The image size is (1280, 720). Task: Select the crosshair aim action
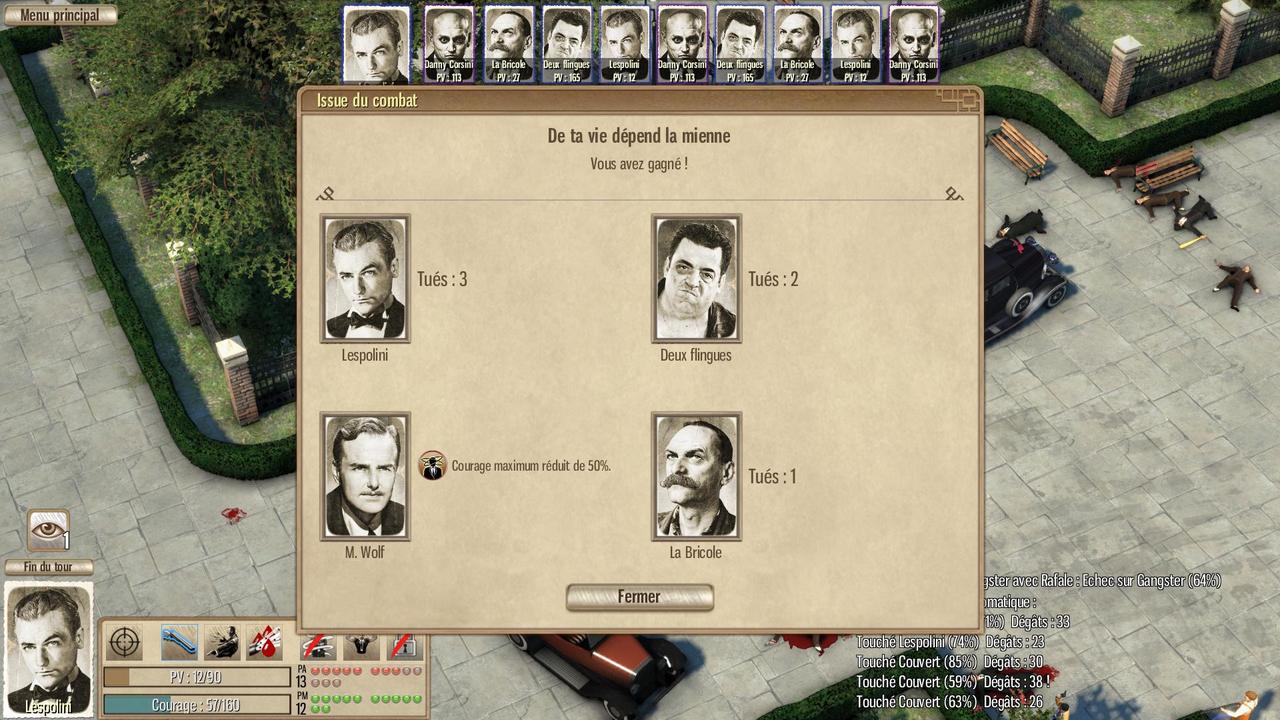(x=124, y=641)
